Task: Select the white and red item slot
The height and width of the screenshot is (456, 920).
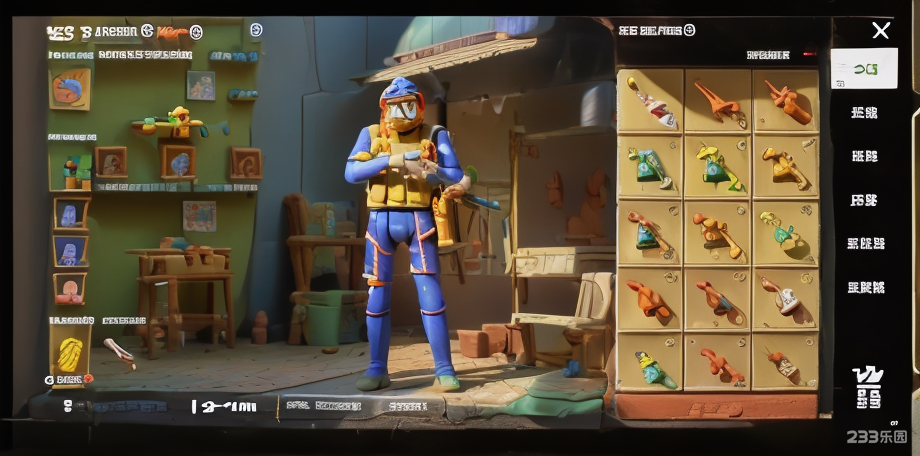Action: pyautogui.click(x=651, y=101)
